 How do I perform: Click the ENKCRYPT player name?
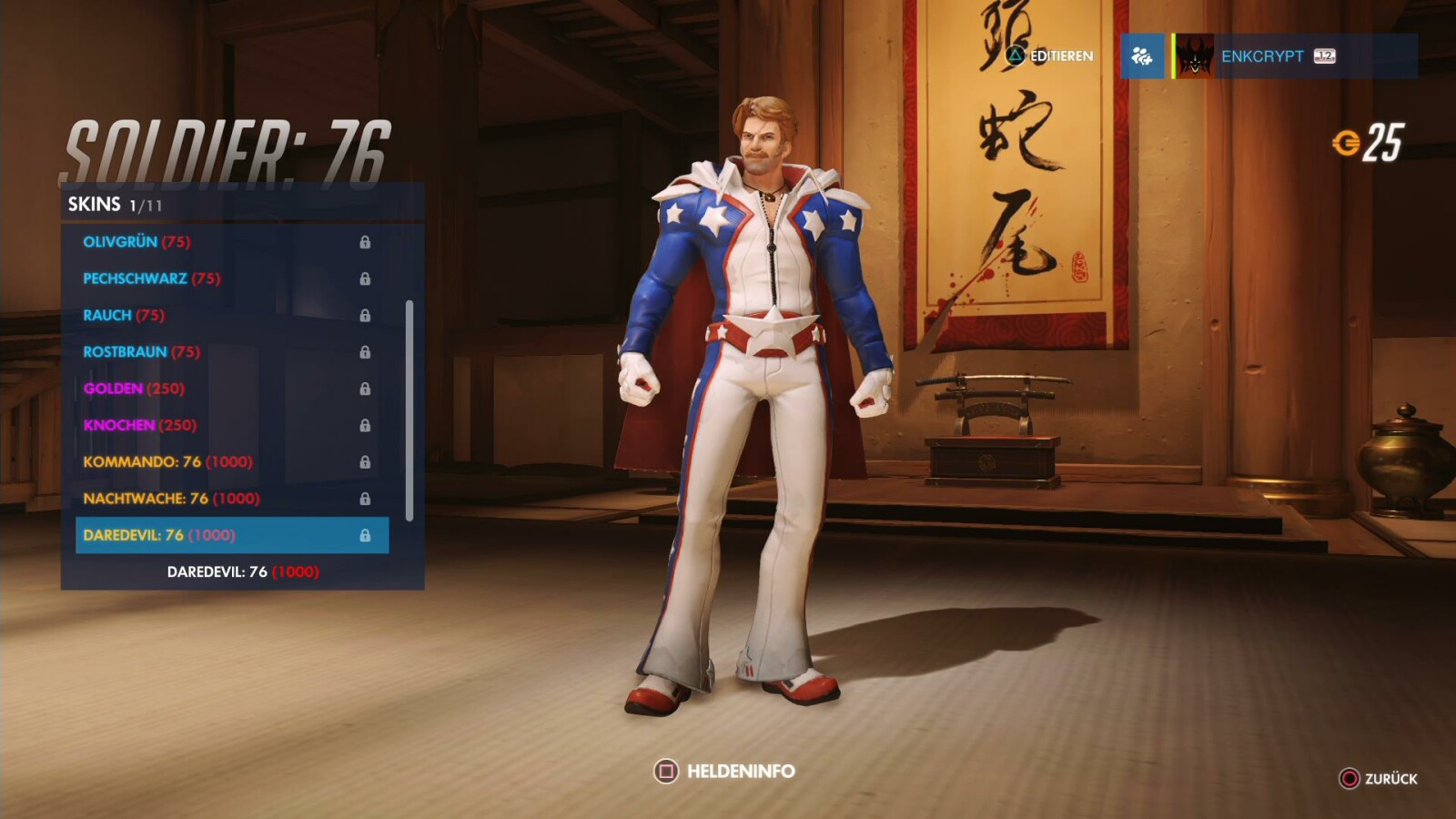(1265, 56)
